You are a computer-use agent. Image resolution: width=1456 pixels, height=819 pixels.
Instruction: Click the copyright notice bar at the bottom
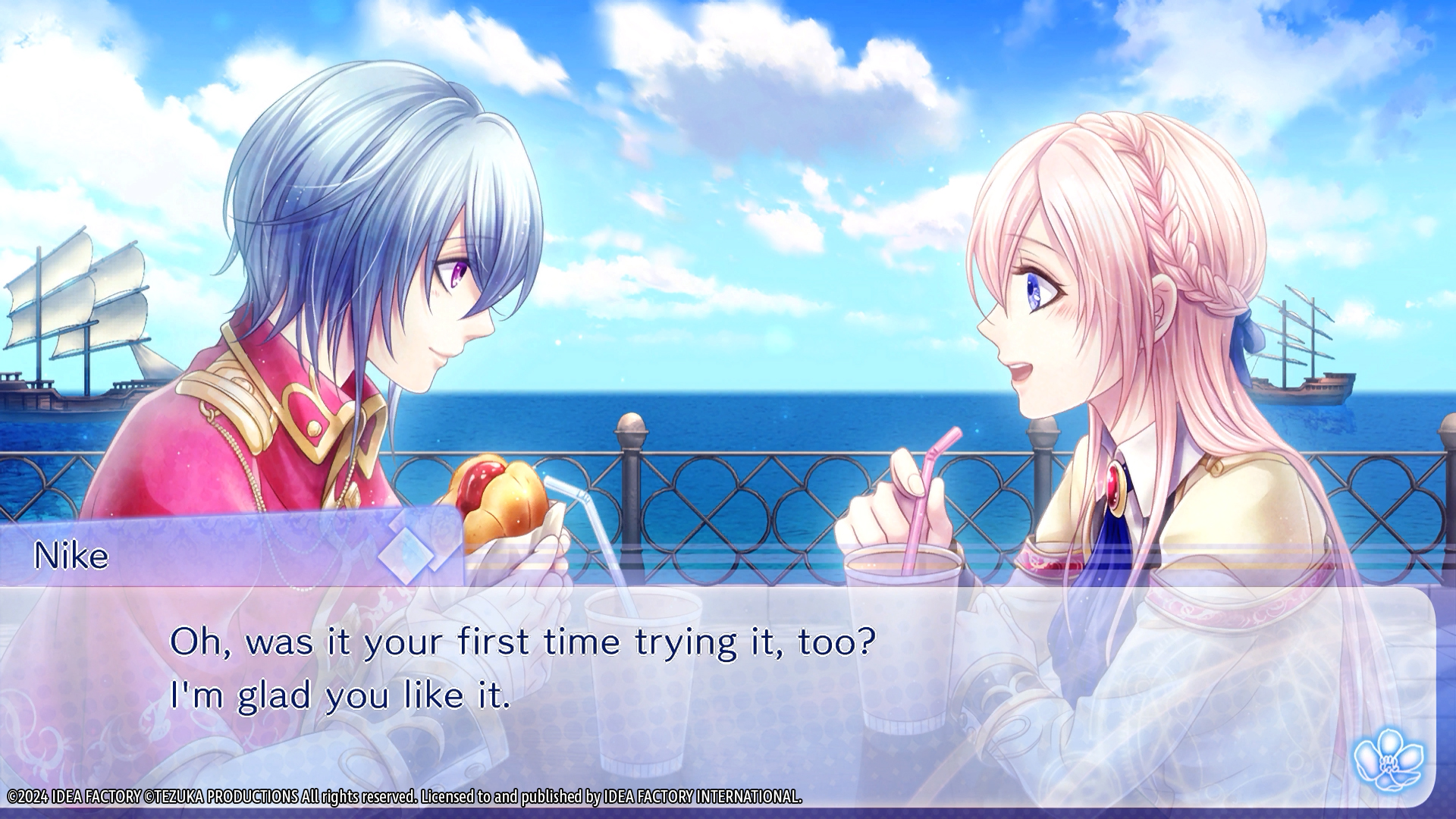(402, 798)
